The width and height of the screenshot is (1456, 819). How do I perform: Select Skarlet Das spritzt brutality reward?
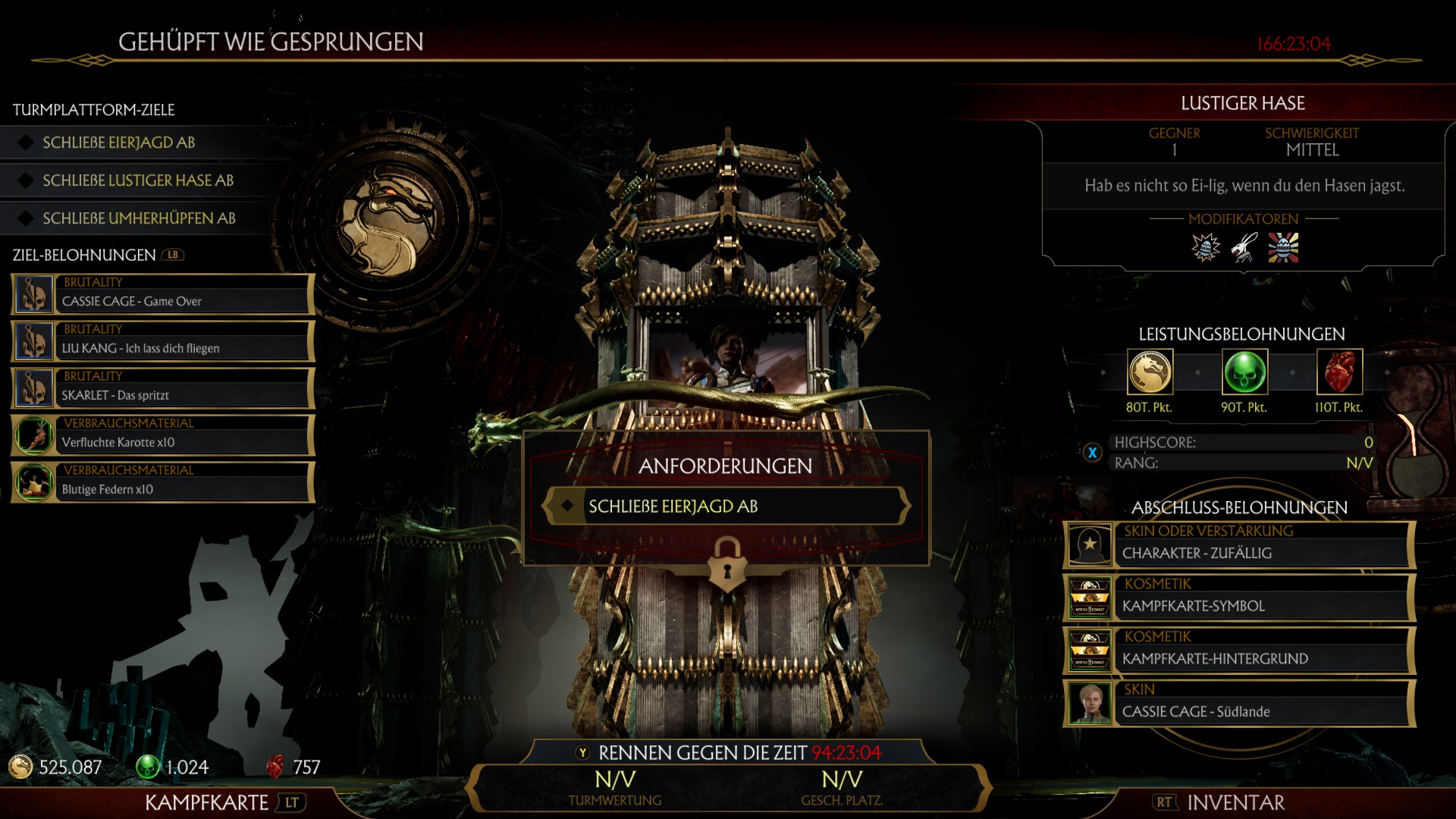click(x=162, y=388)
